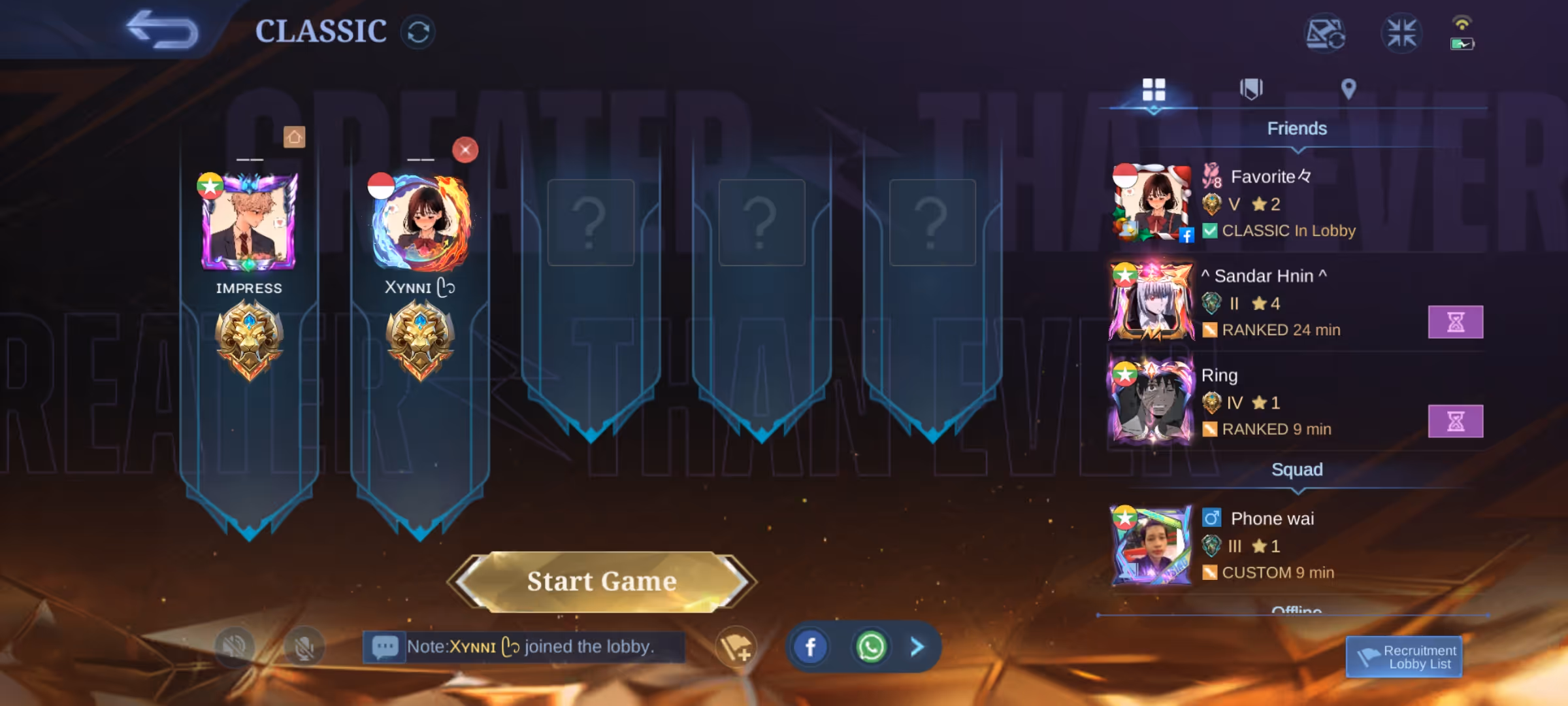The height and width of the screenshot is (706, 1568).
Task: Switch to the nearby location pin tab
Action: 1348,89
